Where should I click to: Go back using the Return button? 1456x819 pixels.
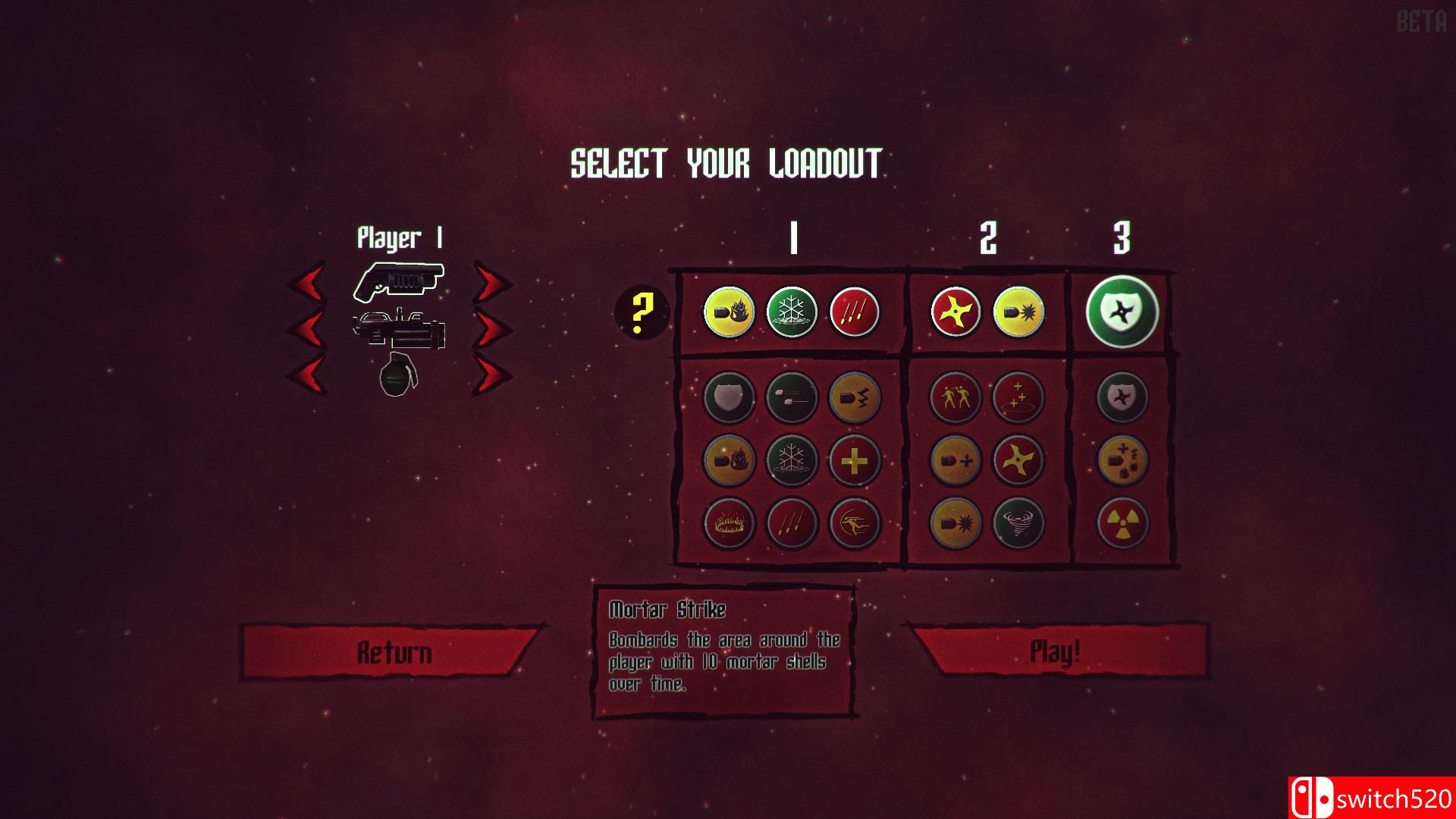394,652
